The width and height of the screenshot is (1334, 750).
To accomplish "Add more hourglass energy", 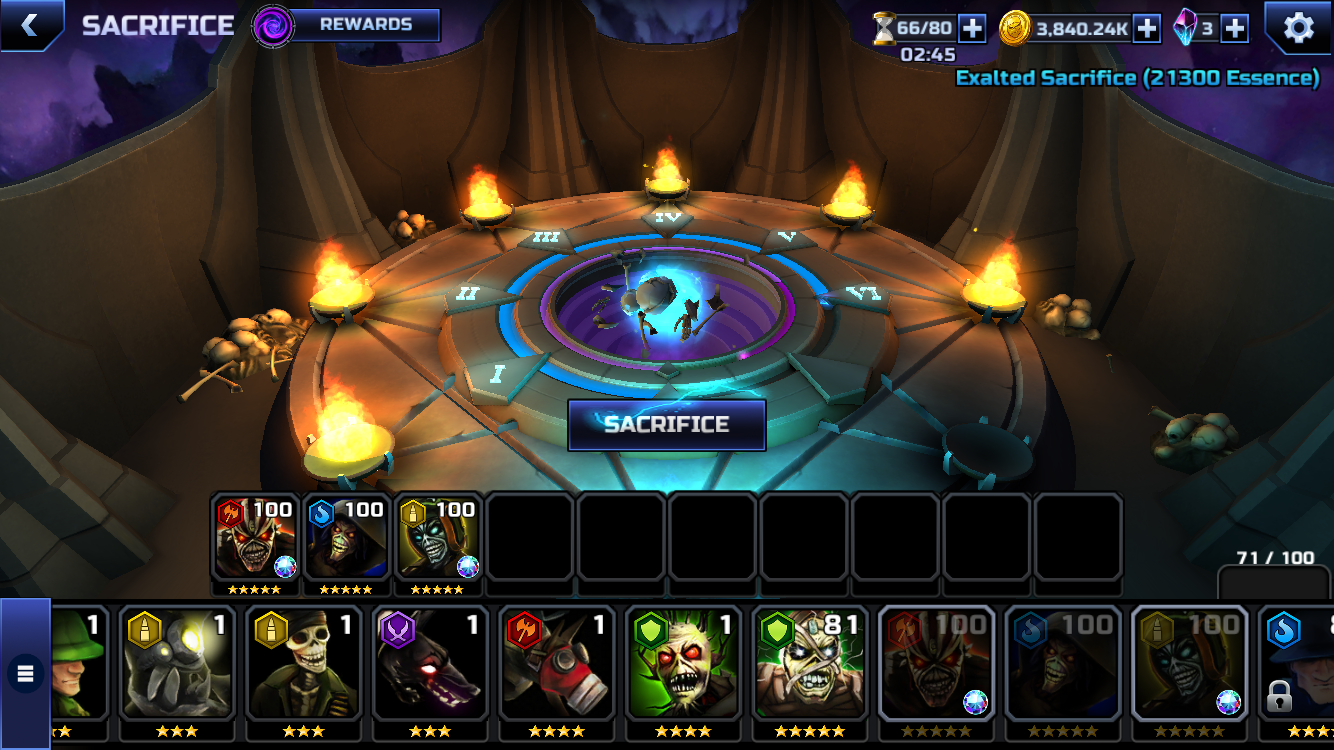I will click(973, 29).
